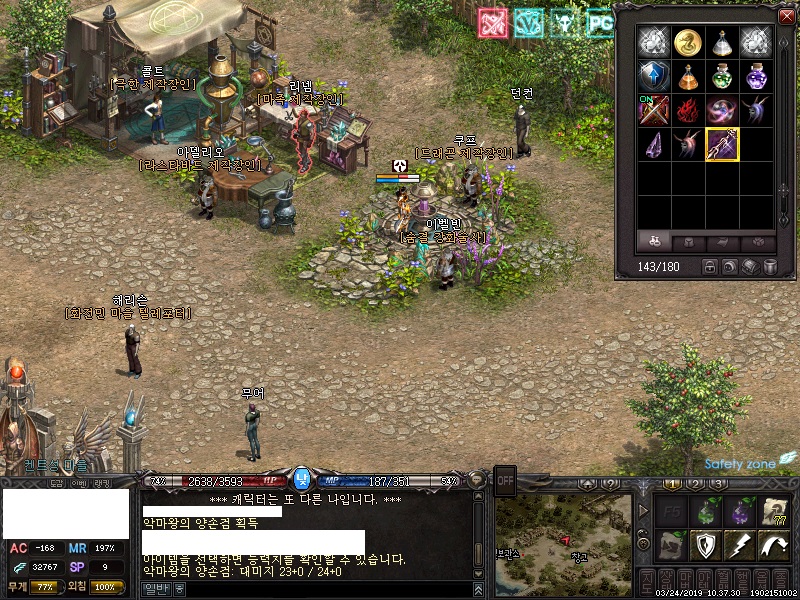Viewport: 800px width, 600px height.
Task: Use the orange potion in inventory
Action: point(687,76)
